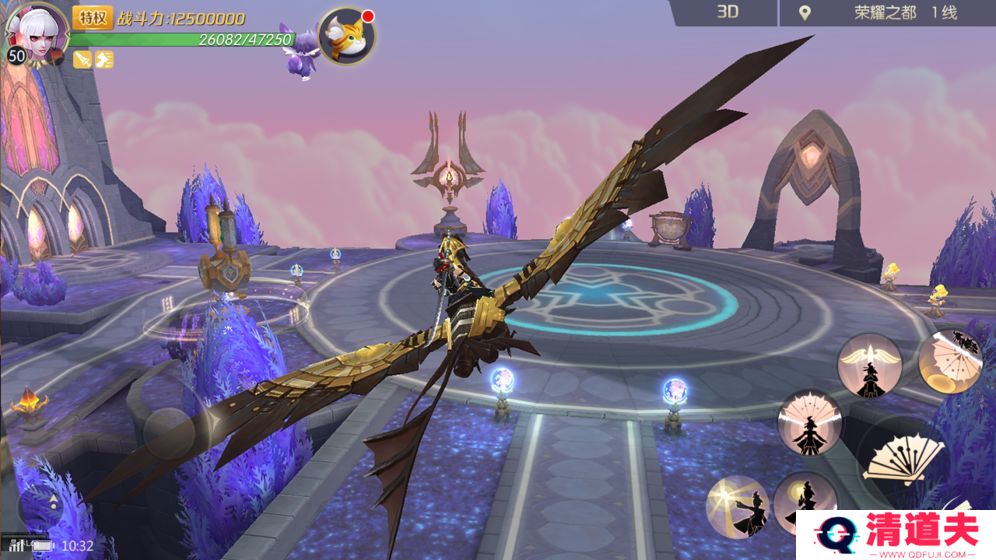Select the sword buff status icon
Image resolution: width=996 pixels, height=560 pixels.
tap(83, 59)
